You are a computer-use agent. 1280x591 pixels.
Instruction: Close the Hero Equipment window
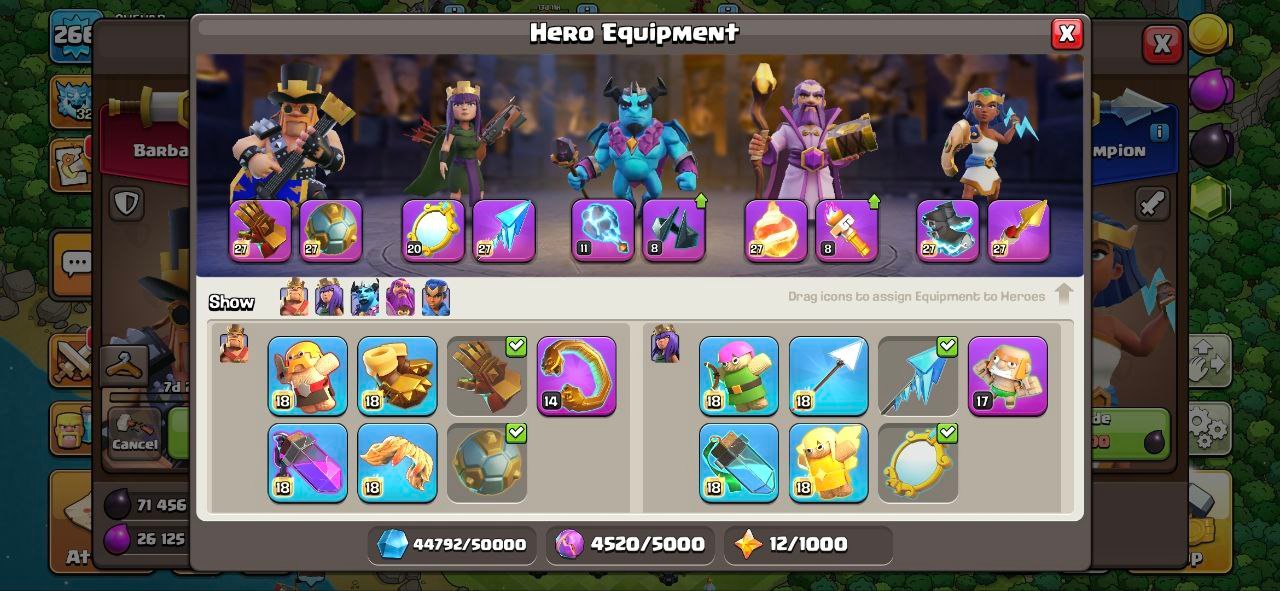pos(1066,34)
